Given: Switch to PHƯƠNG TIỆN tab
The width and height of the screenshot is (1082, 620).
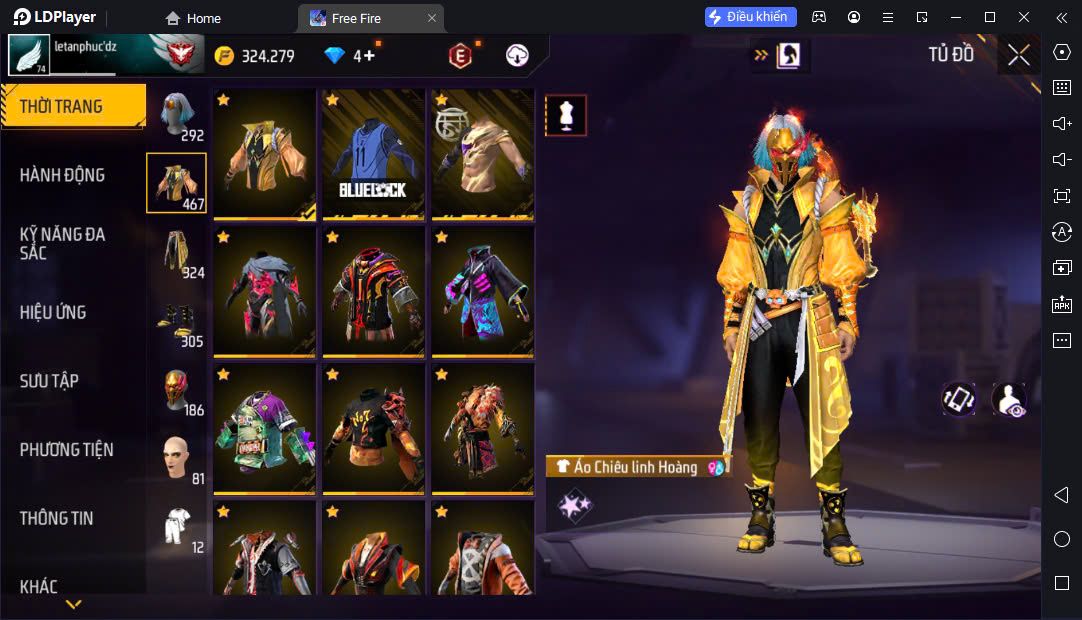Looking at the screenshot, I should pos(66,450).
